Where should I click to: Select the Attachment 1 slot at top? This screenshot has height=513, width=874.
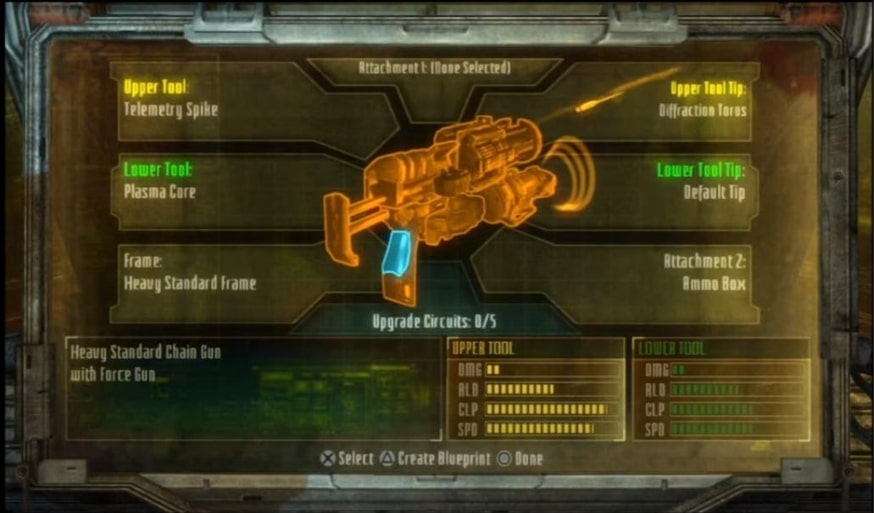(434, 68)
